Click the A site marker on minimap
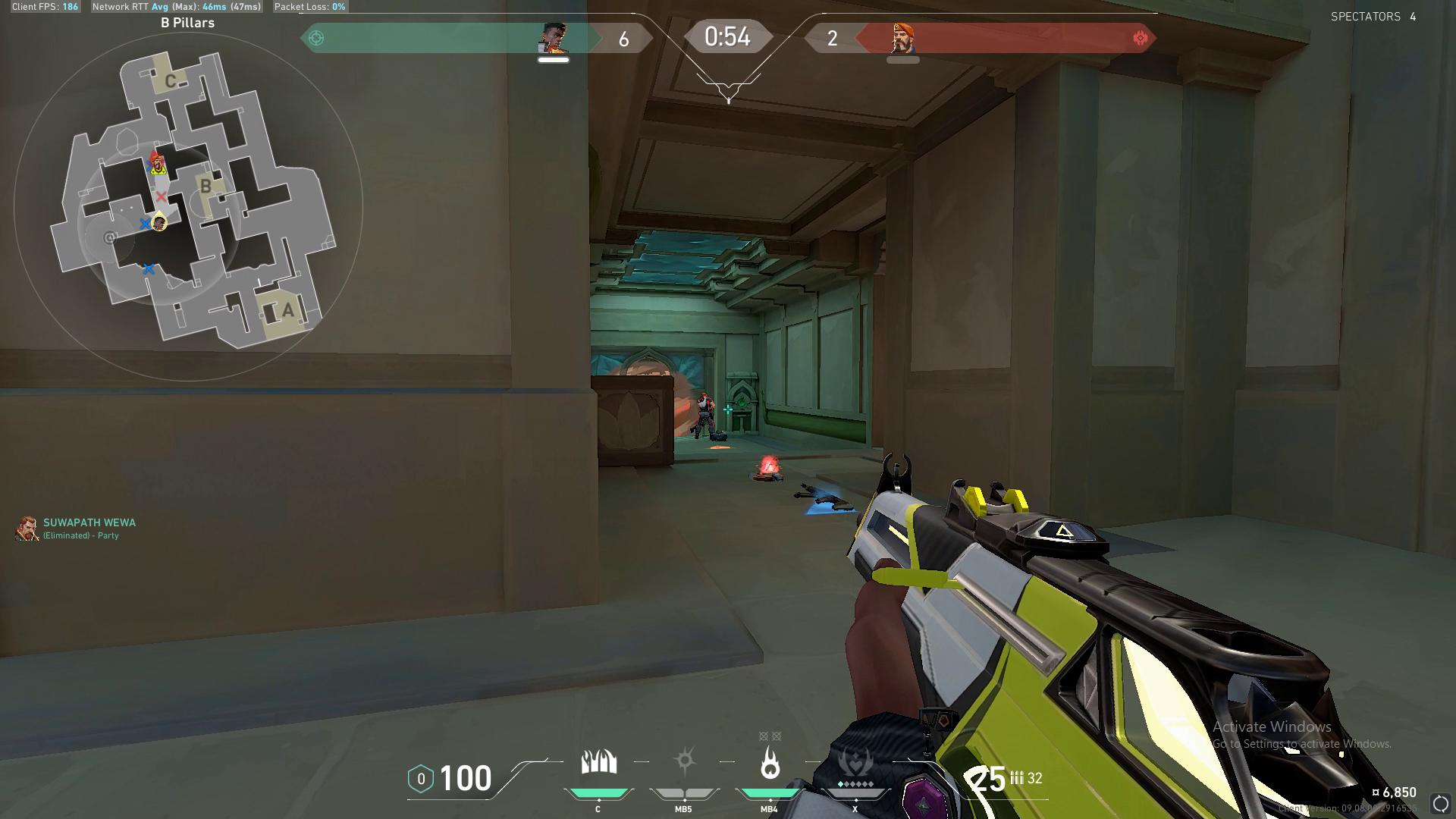1456x819 pixels. pos(287,310)
